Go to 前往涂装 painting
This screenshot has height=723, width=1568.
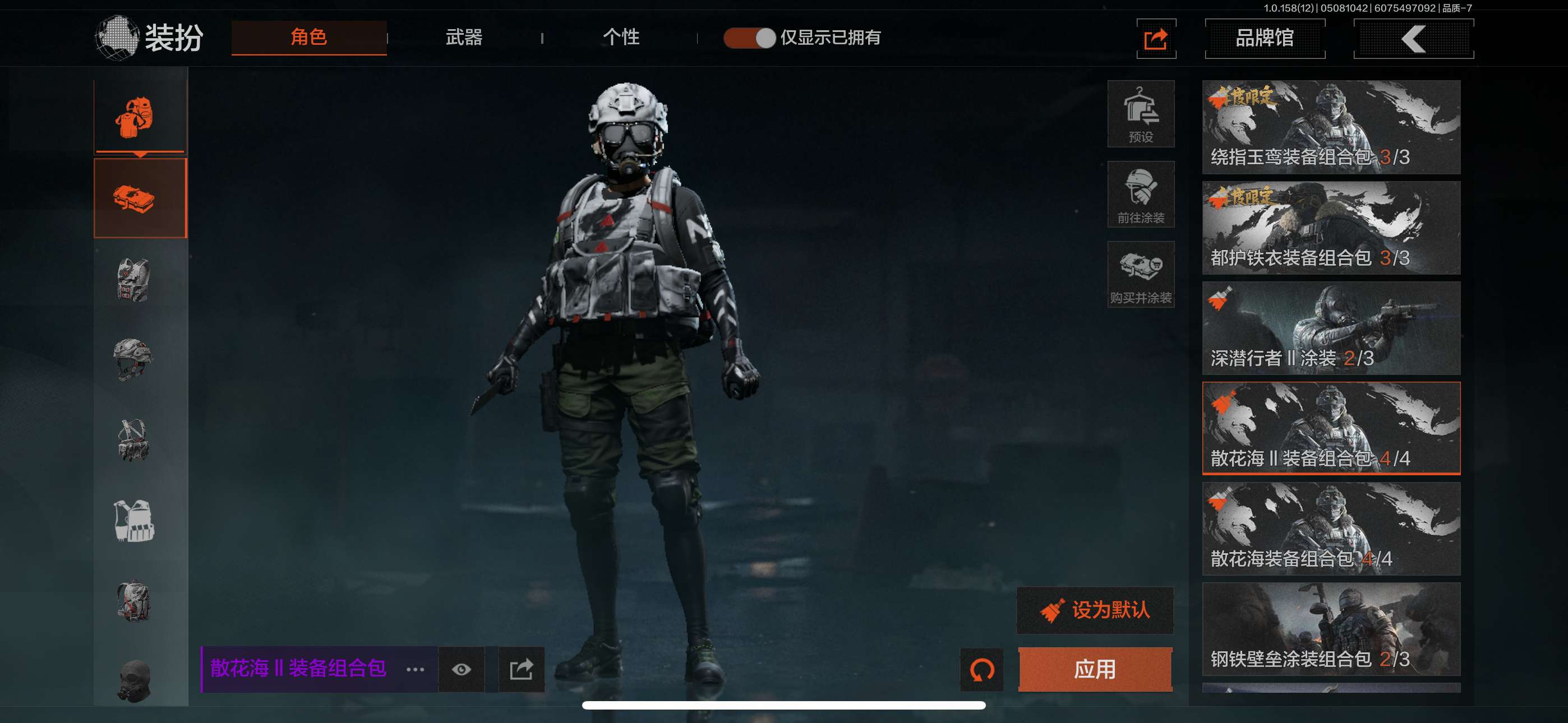(1140, 194)
